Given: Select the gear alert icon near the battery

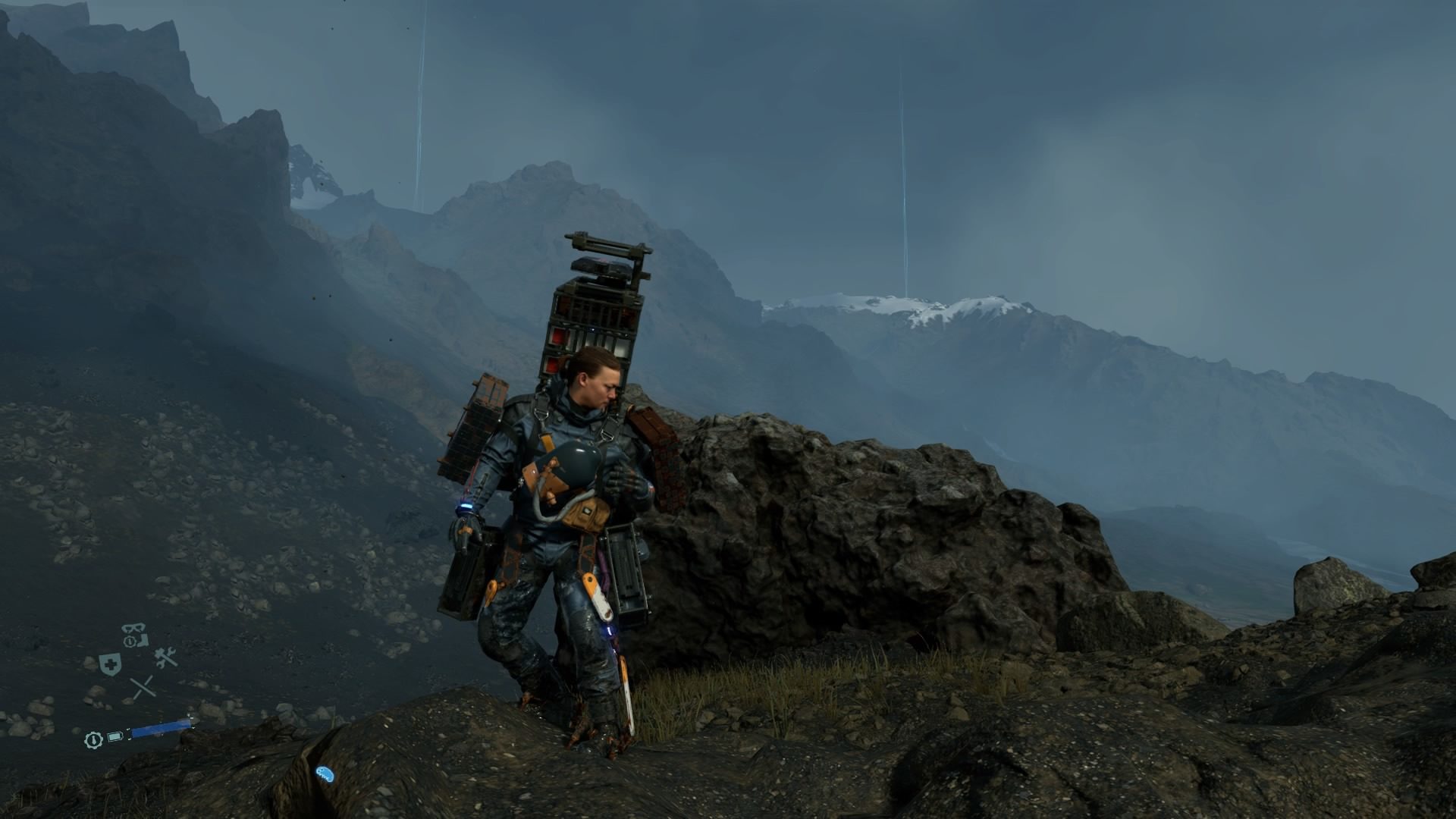Looking at the screenshot, I should [x=94, y=741].
